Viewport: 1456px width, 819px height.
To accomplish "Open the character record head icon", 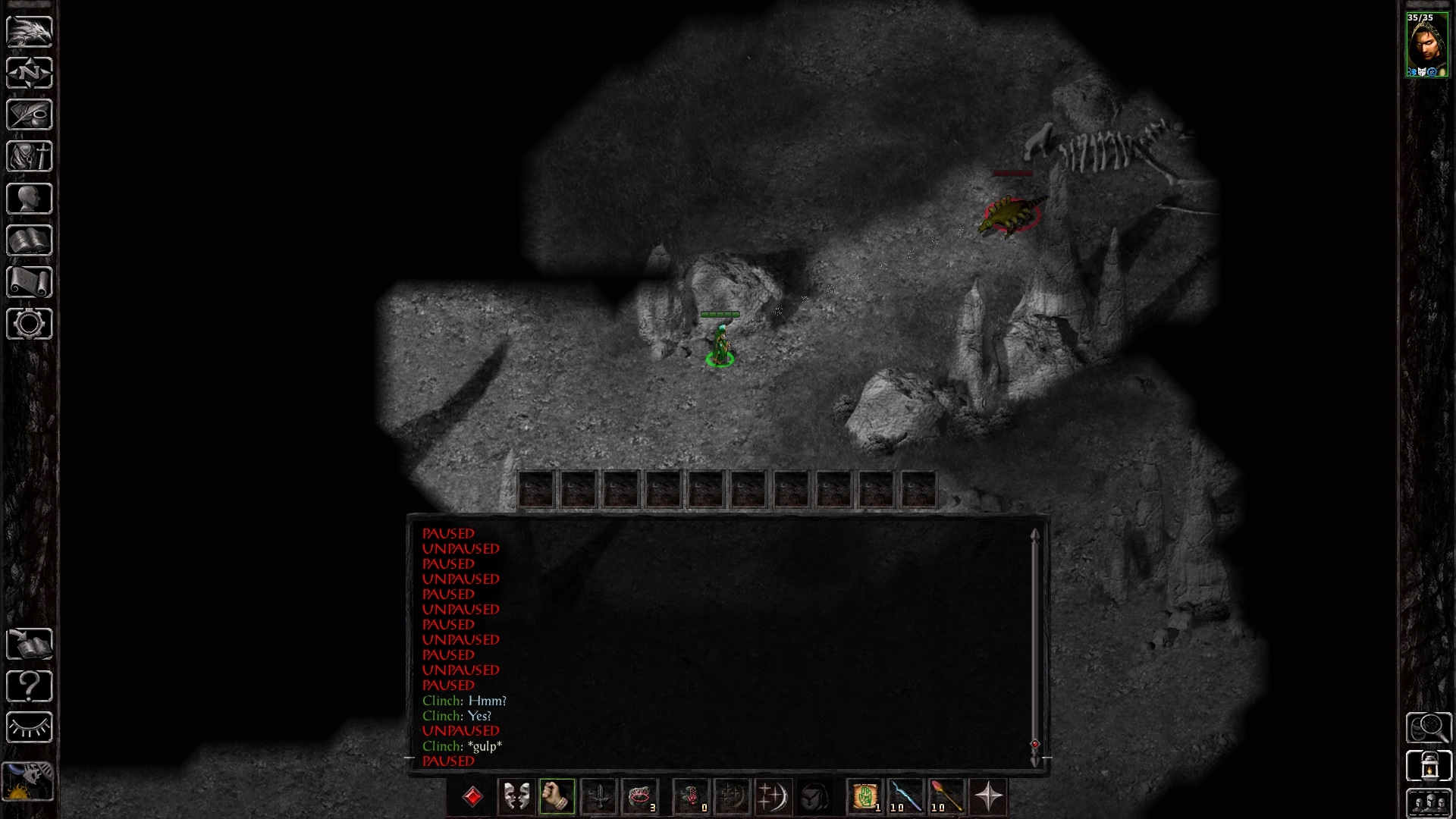I will pos(30,199).
